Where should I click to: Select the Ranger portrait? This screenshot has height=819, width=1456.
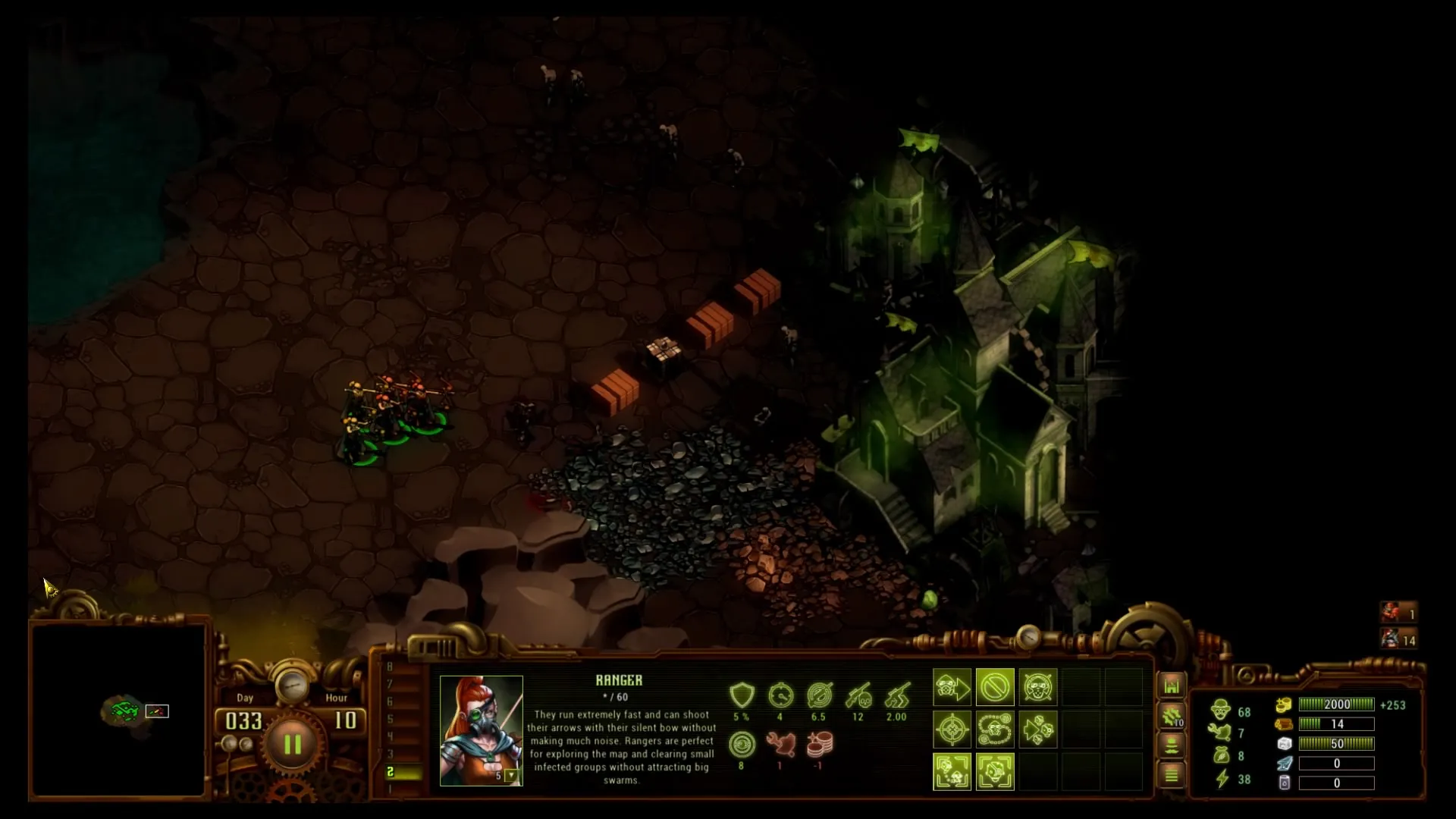481,730
